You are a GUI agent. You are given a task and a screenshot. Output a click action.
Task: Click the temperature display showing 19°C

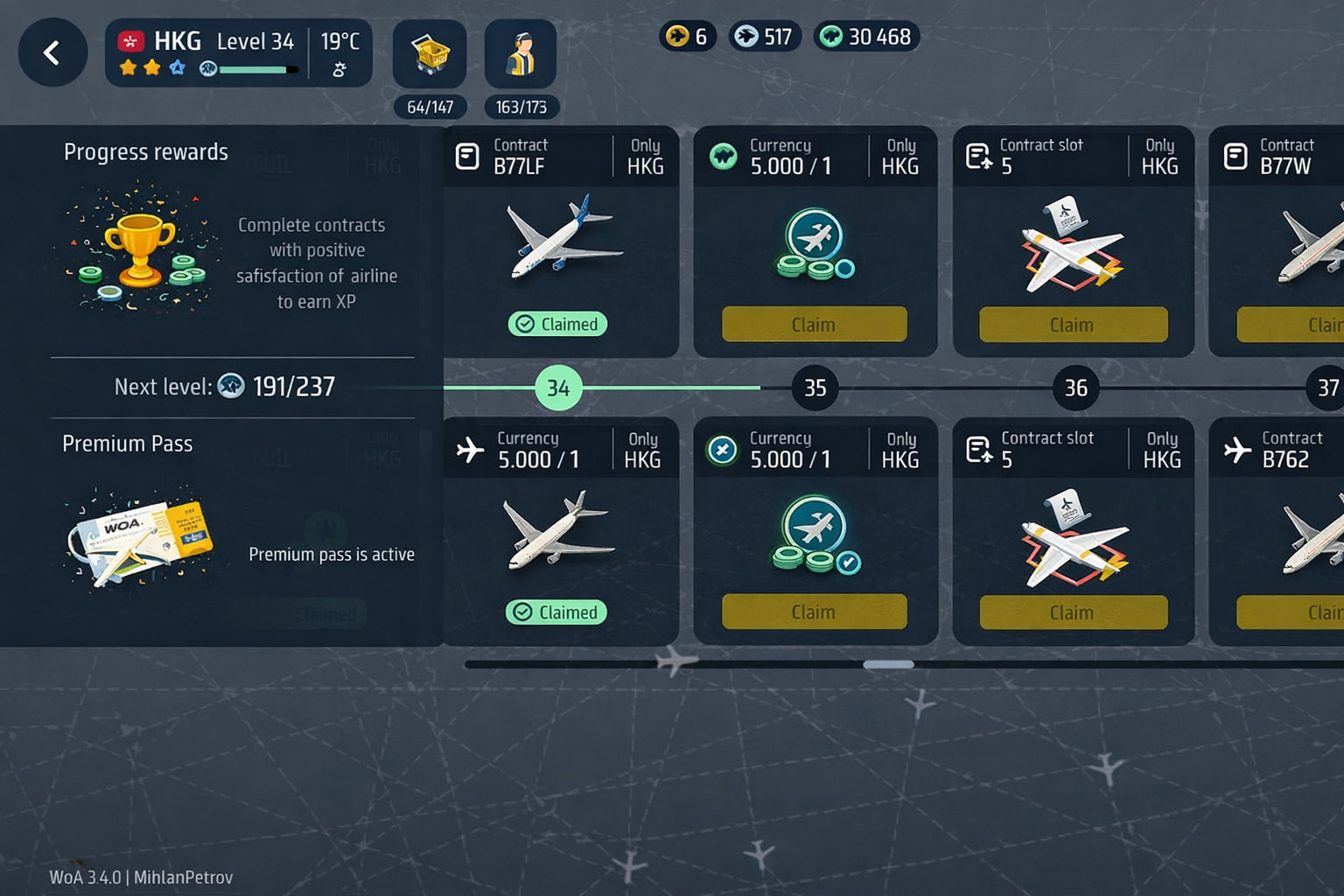pos(341,39)
